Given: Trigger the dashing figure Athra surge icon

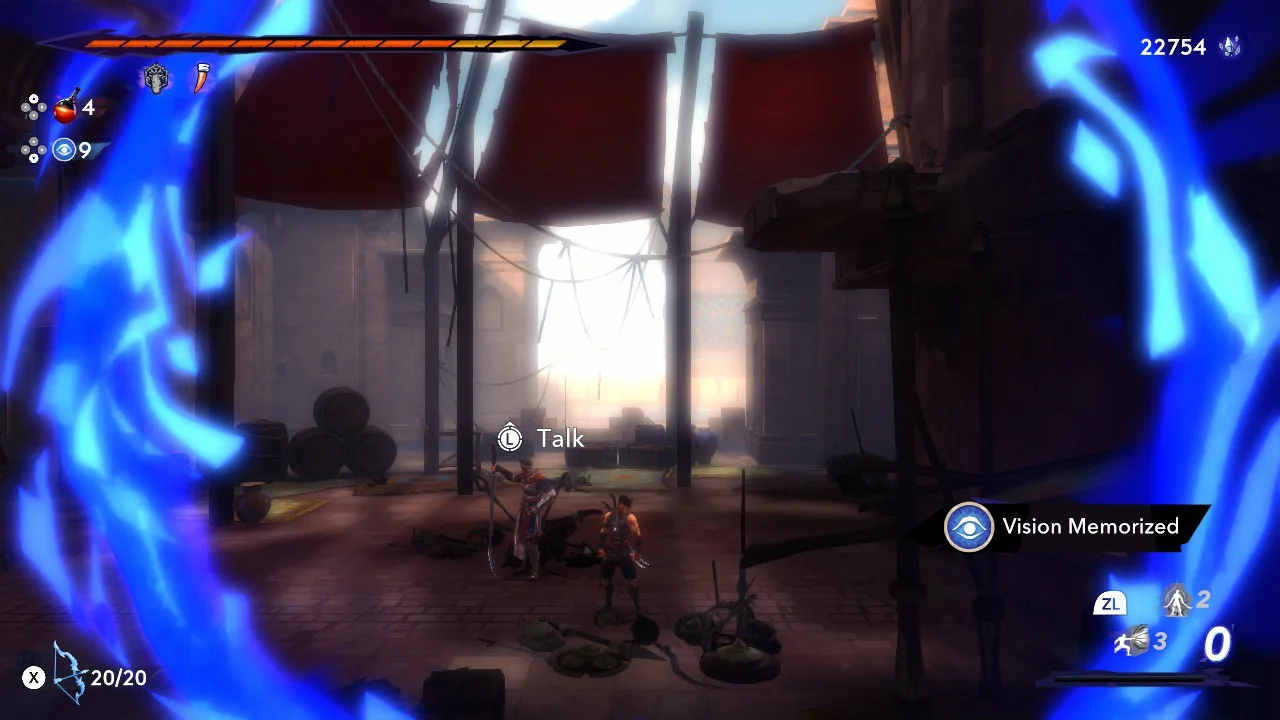Looking at the screenshot, I should pyautogui.click(x=1131, y=643).
